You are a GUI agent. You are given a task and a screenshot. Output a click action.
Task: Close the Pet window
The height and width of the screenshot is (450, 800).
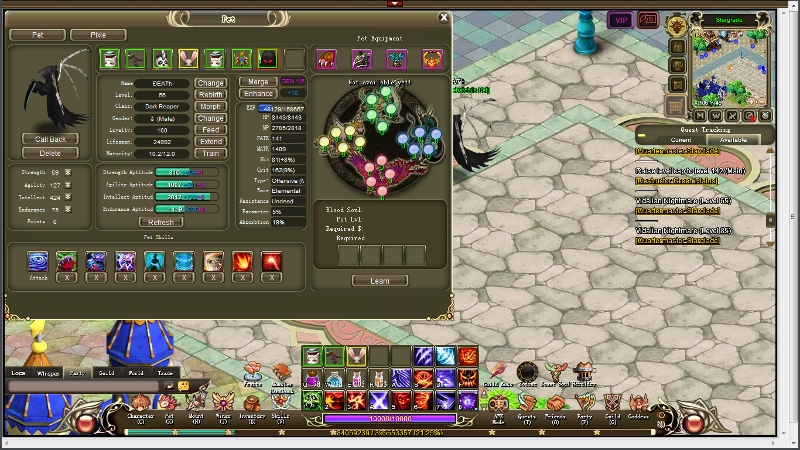pos(444,18)
